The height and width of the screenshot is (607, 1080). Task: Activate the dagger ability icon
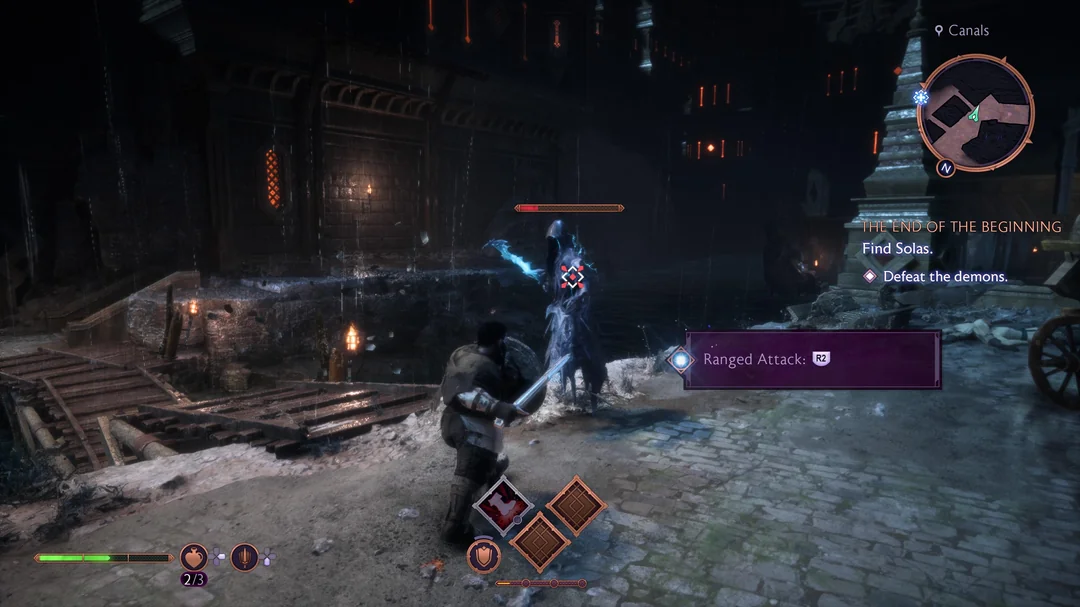pos(245,556)
